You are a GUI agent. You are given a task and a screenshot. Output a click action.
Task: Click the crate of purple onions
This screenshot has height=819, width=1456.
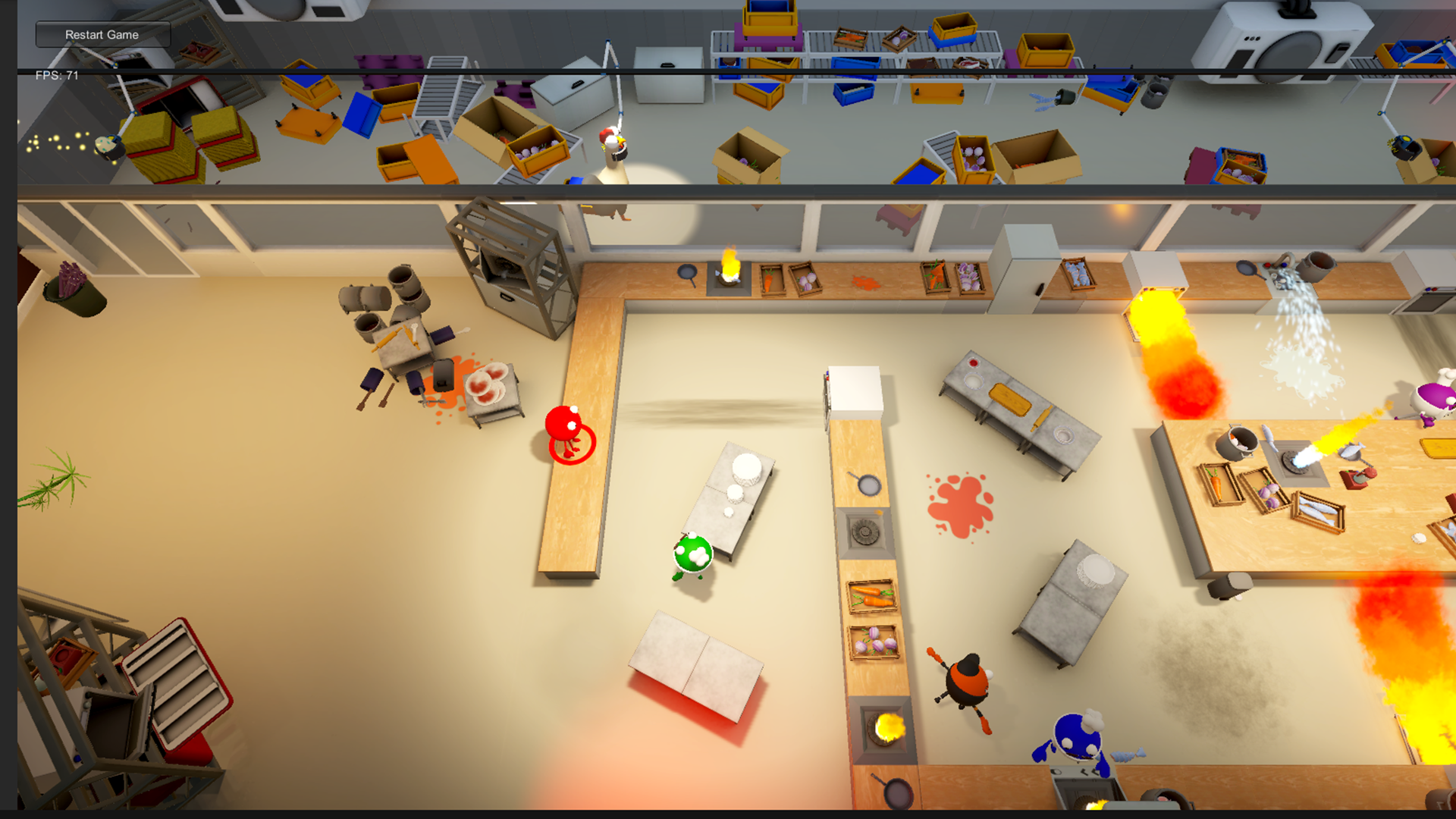(x=872, y=641)
